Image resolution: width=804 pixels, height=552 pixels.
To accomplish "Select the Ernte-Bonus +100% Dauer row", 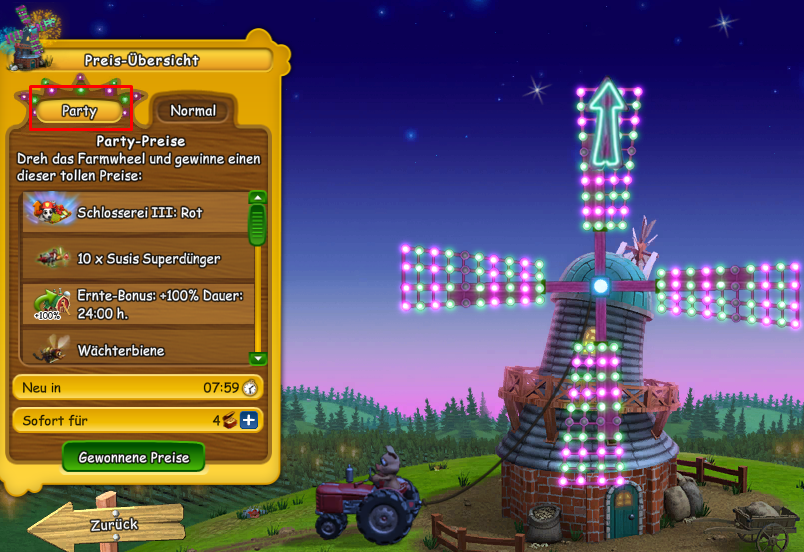I will point(135,304).
